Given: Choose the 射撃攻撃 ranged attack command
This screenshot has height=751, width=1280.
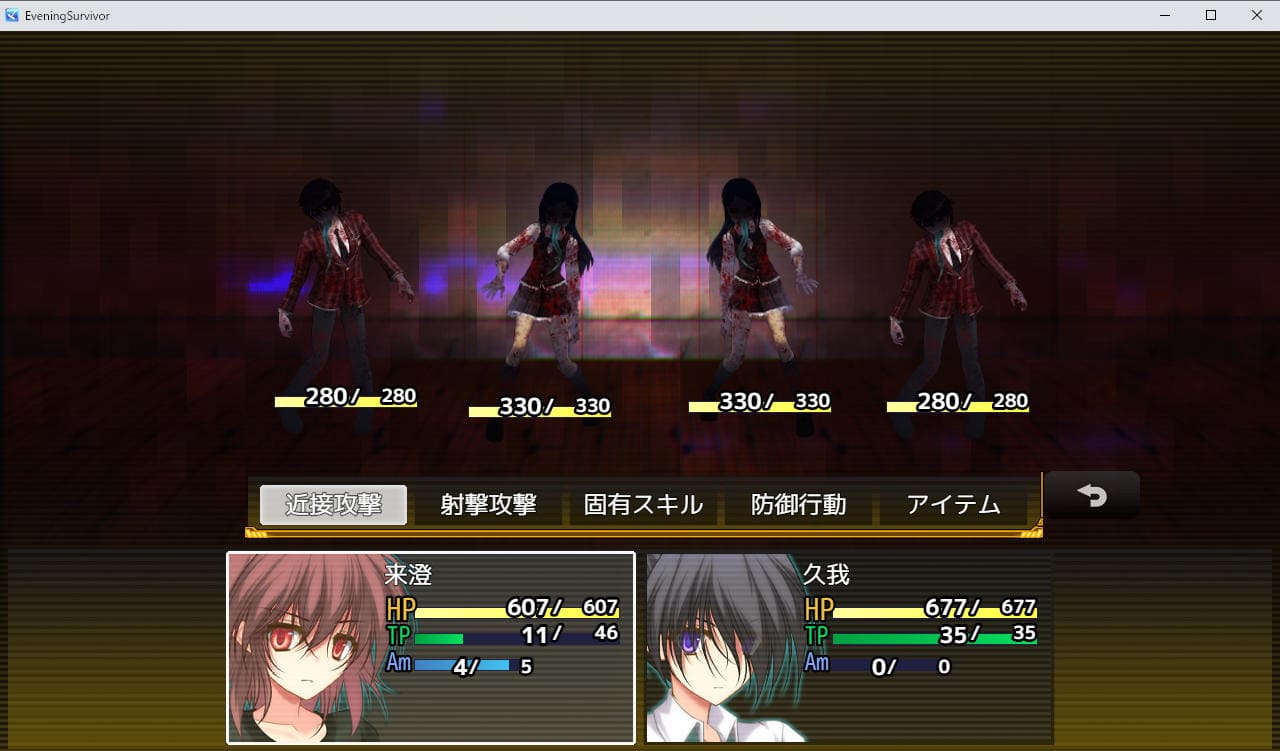Looking at the screenshot, I should 488,505.
